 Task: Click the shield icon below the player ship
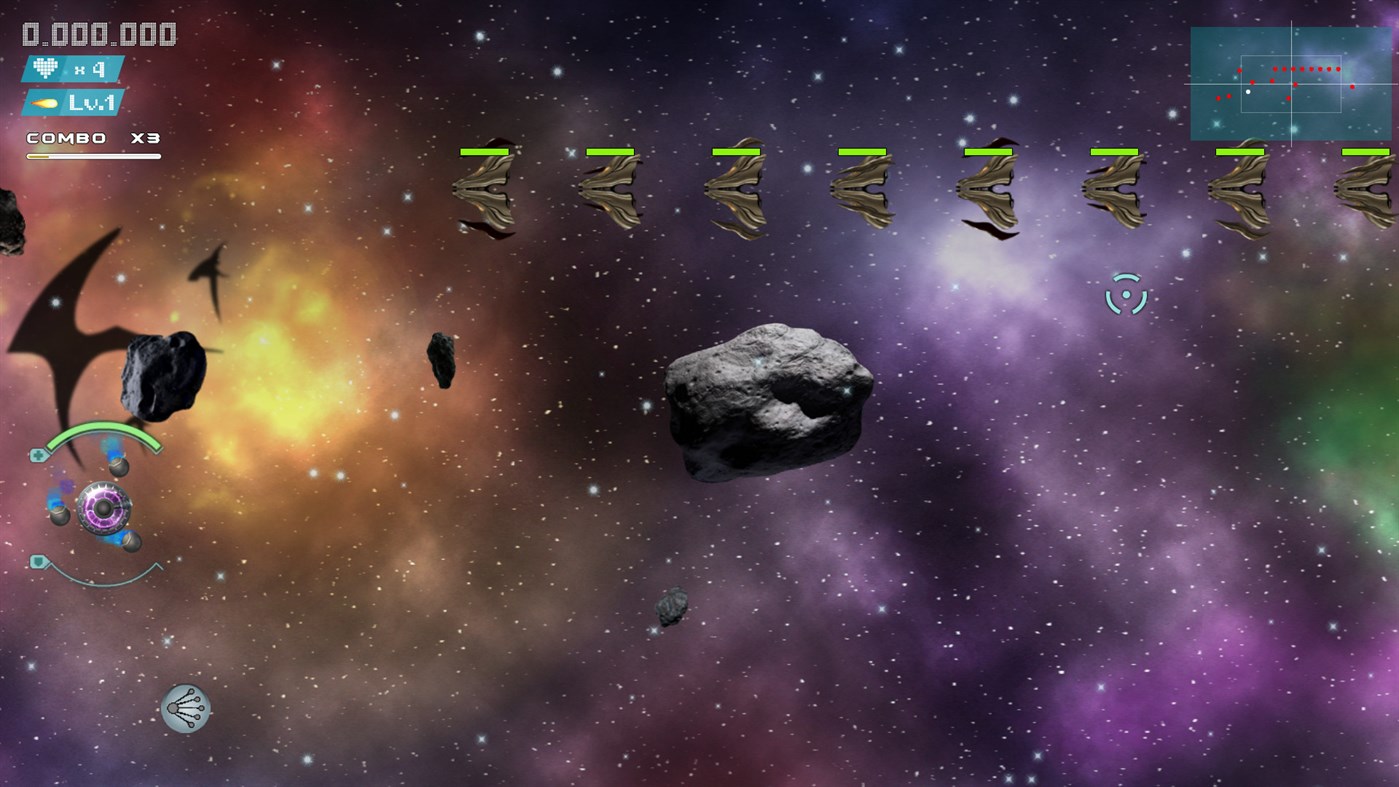37,561
